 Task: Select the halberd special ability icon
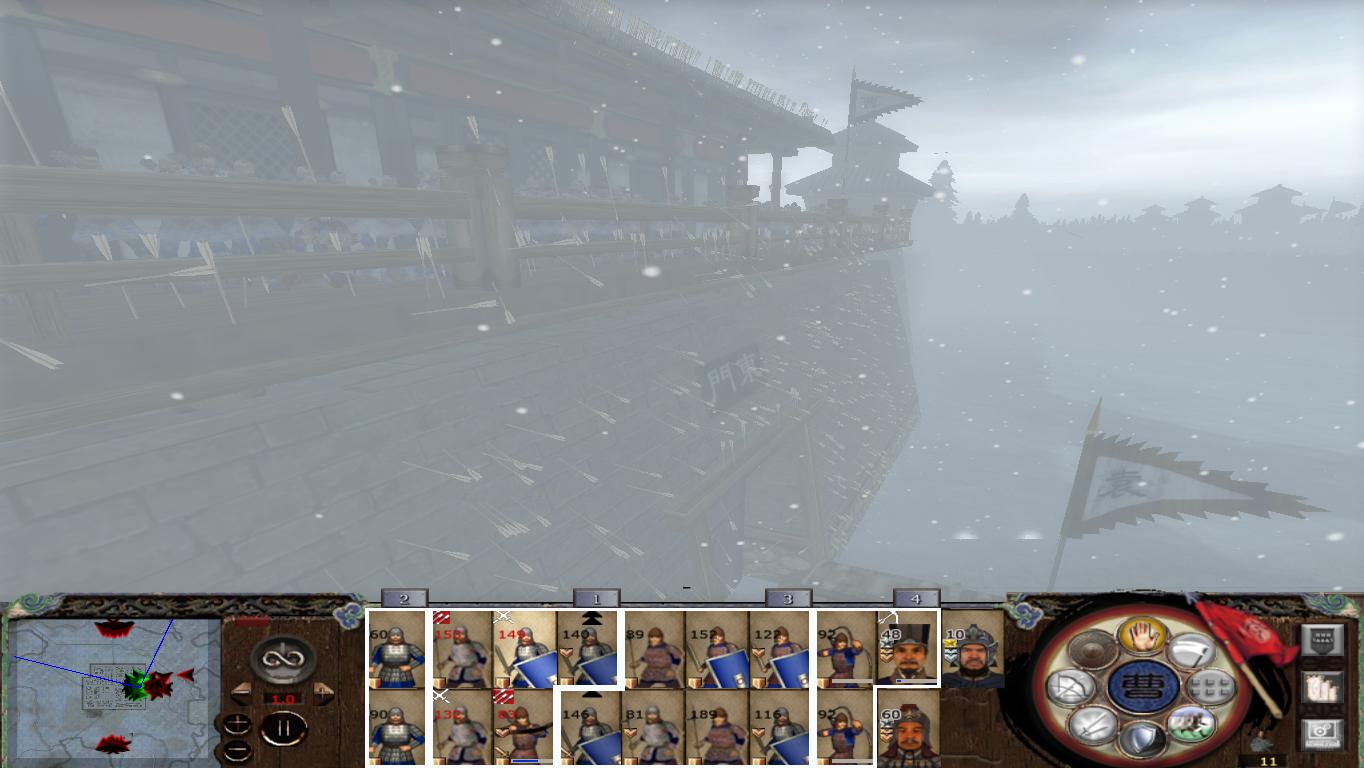(1193, 650)
